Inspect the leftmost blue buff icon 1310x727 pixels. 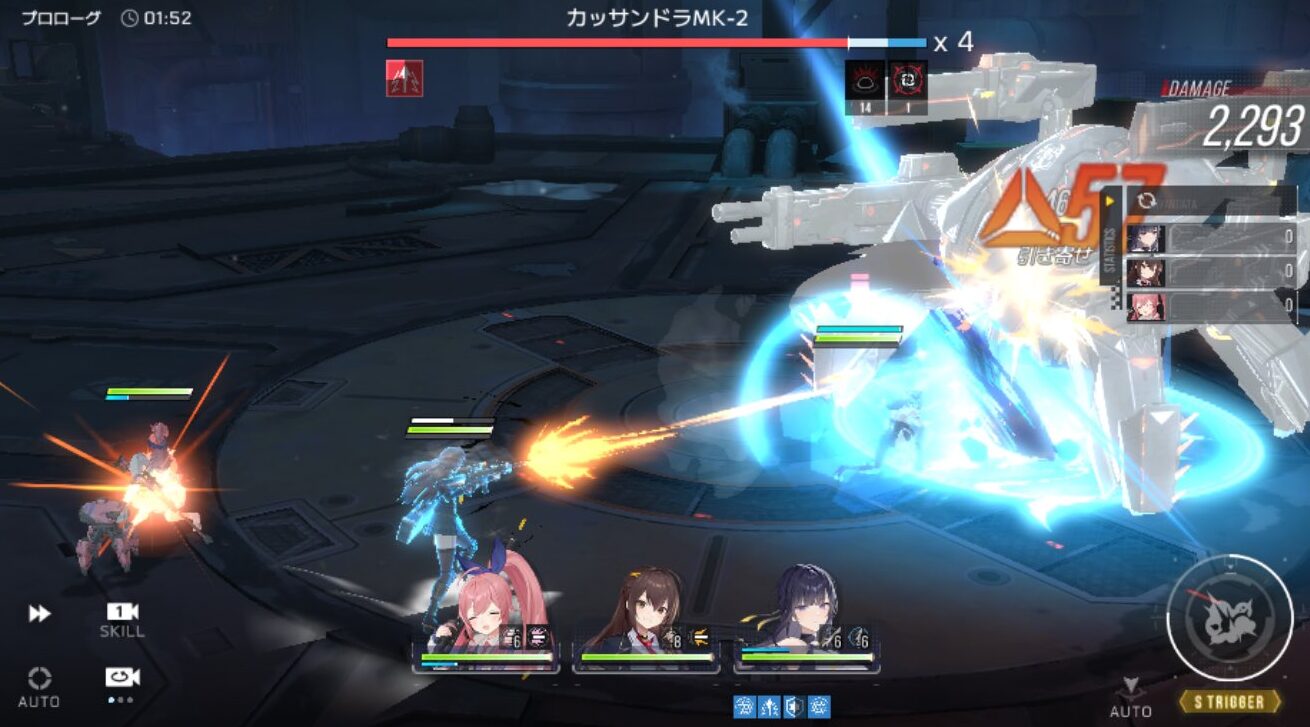743,706
